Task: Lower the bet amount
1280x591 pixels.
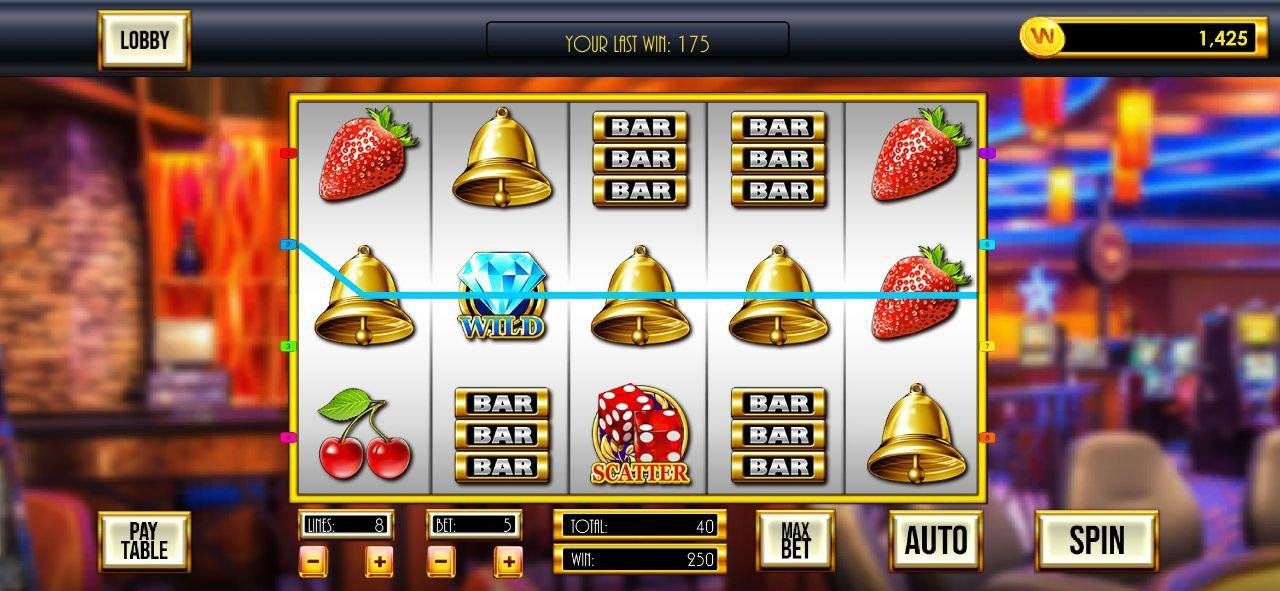Action: pyautogui.click(x=441, y=562)
